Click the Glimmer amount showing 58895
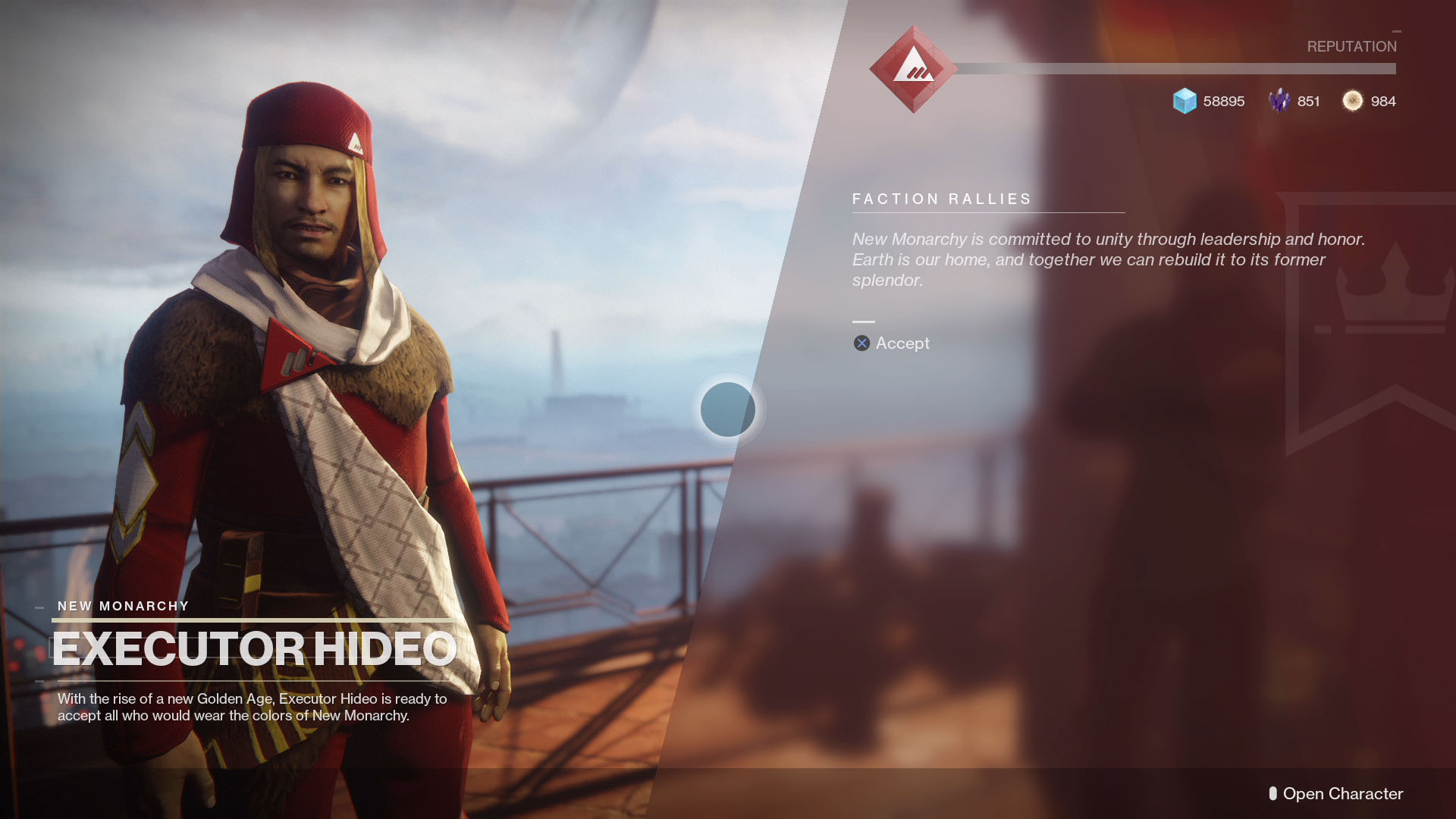This screenshot has width=1456, height=819. [1223, 101]
